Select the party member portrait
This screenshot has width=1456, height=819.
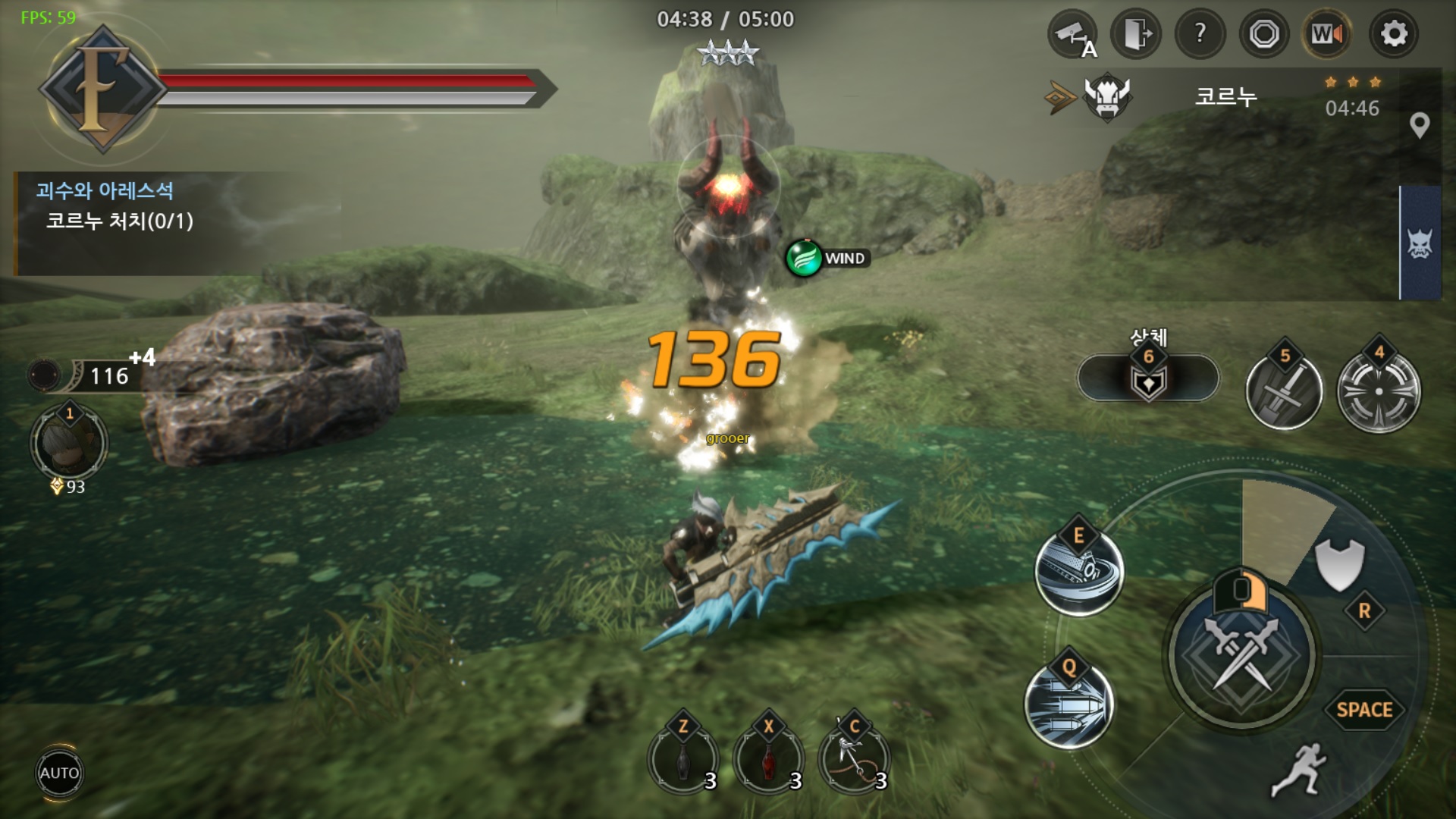pos(69,443)
